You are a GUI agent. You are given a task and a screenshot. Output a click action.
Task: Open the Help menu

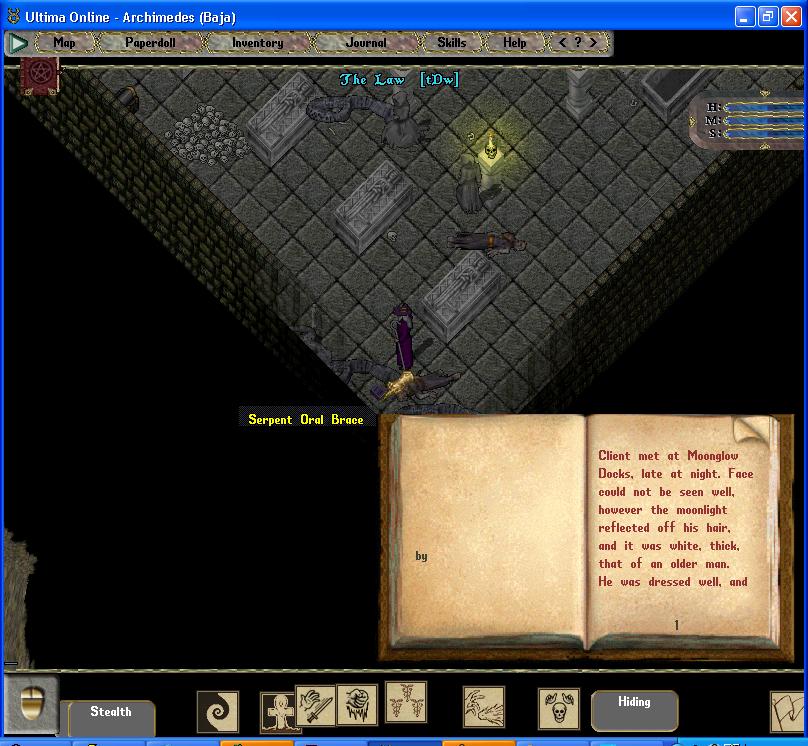(x=514, y=43)
